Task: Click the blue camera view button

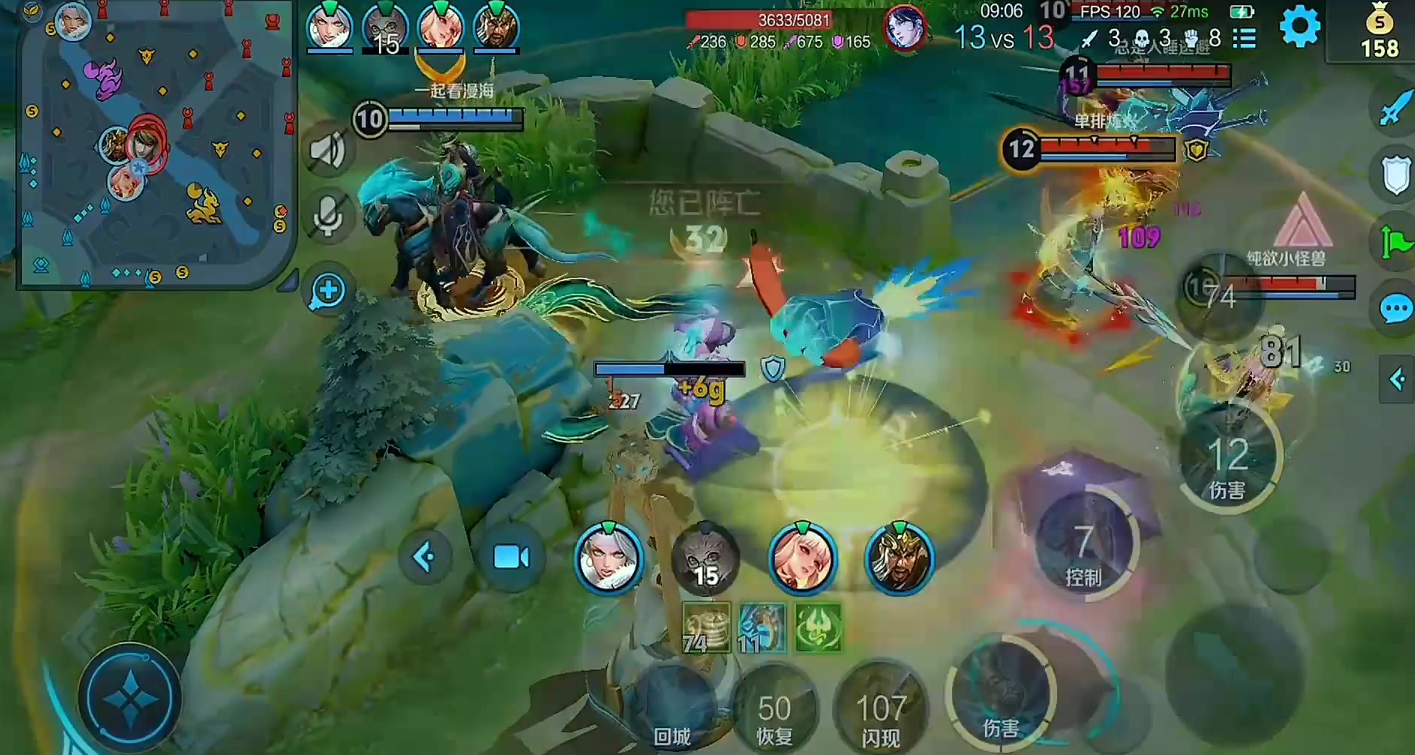Action: [x=511, y=557]
